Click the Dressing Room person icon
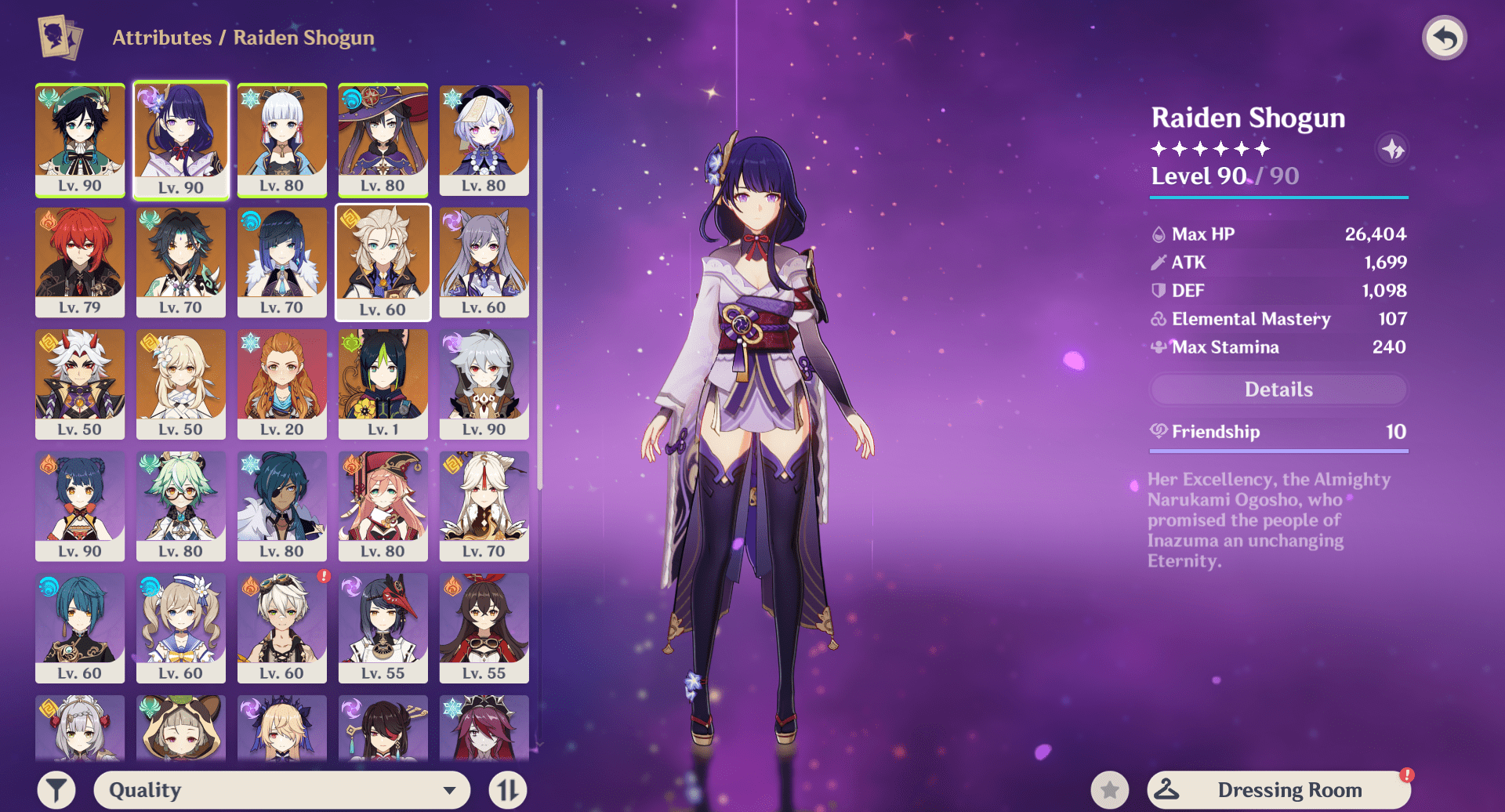 1169,789
